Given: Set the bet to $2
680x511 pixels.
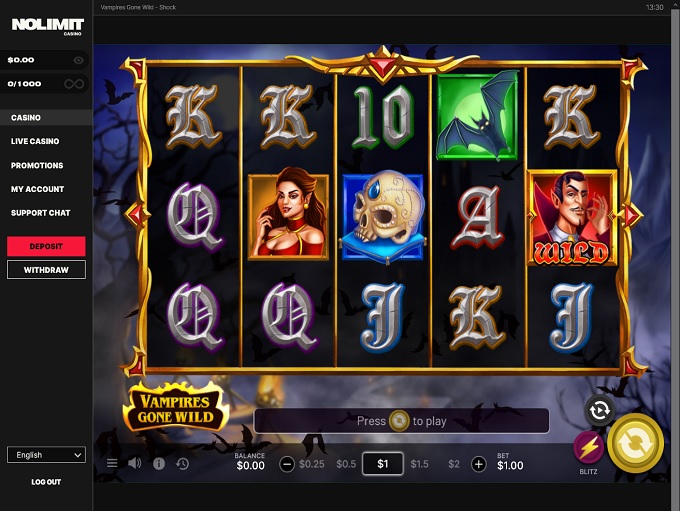Looking at the screenshot, I should (x=454, y=464).
